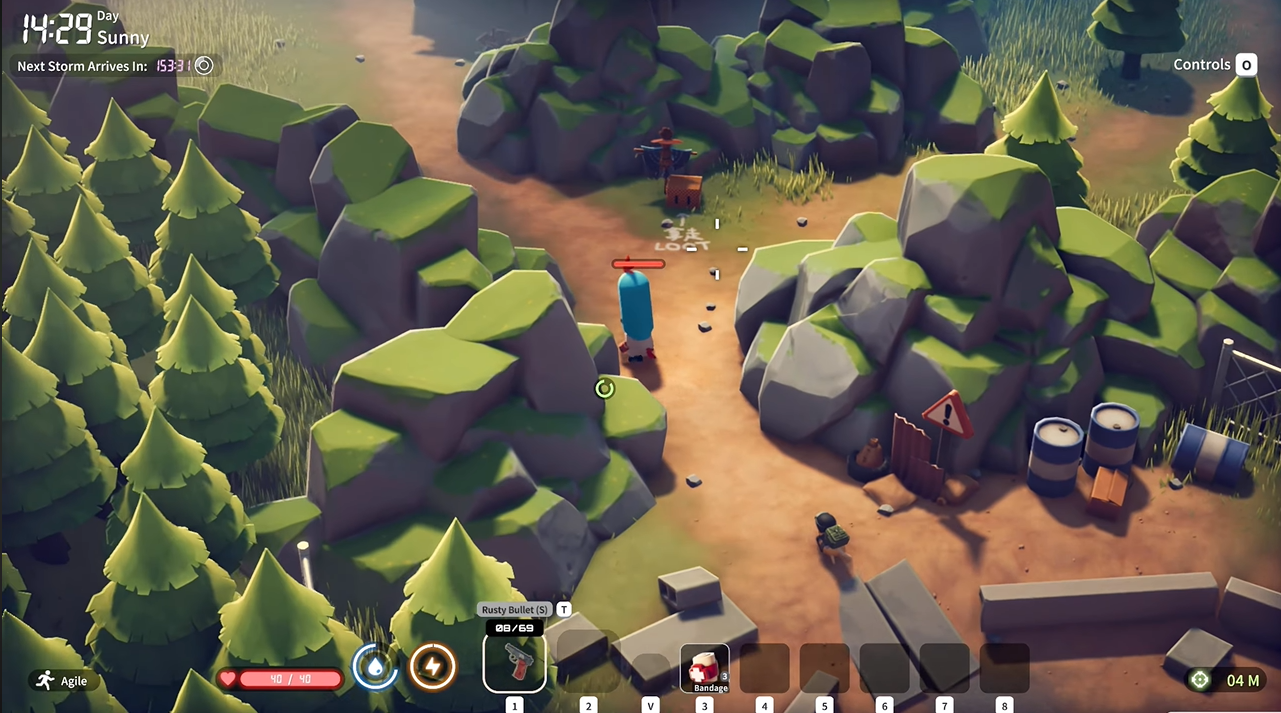This screenshot has height=713, width=1281.
Task: Click the storm countdown circle icon
Action: pos(204,66)
